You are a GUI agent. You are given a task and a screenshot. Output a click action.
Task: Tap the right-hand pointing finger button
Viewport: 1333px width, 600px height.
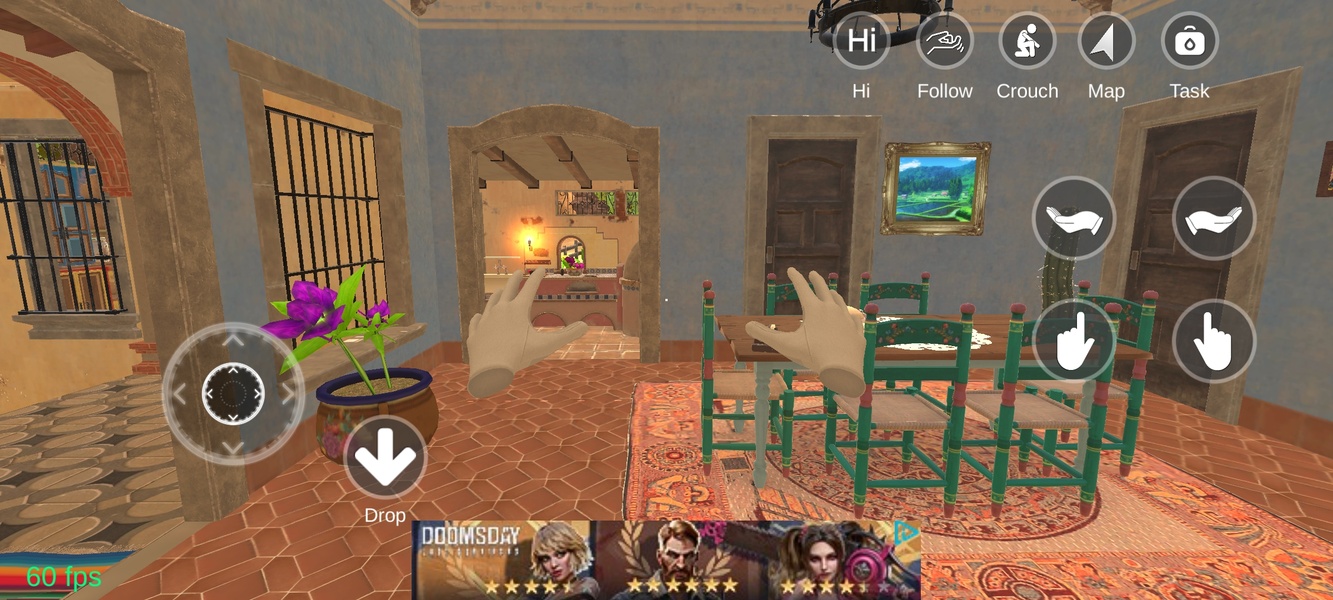[1214, 342]
